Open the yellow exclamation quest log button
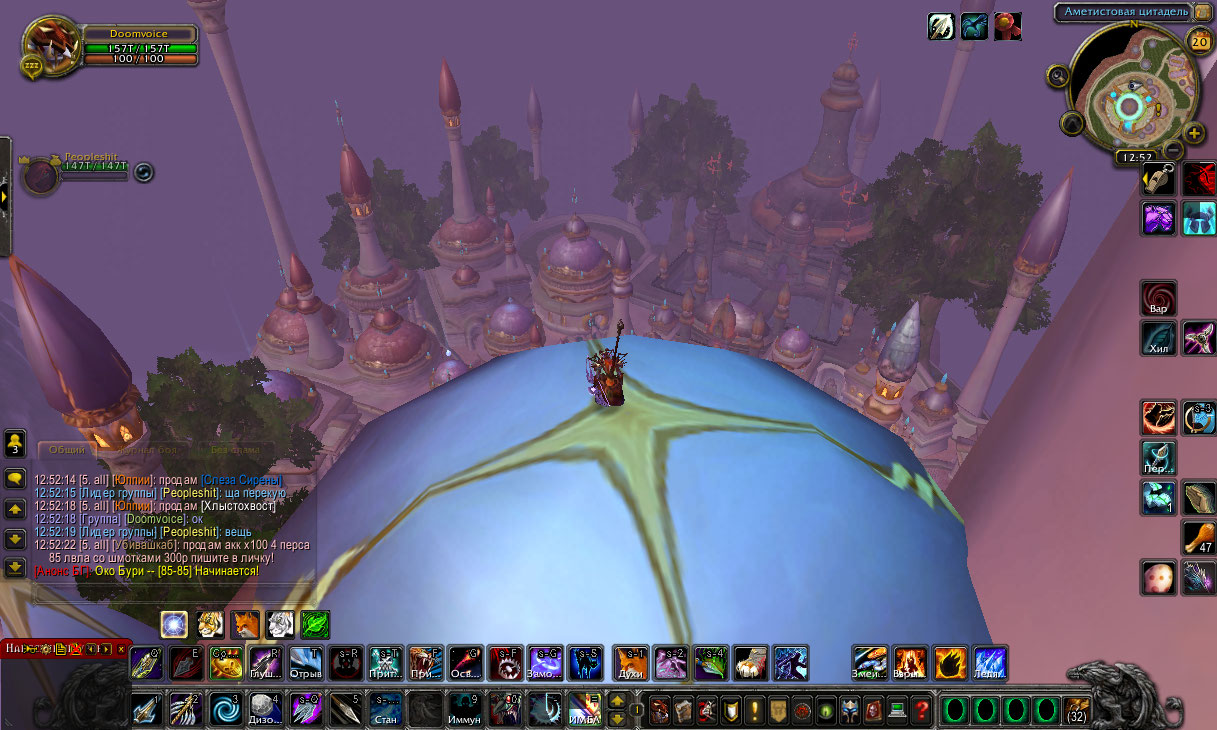The image size is (1217, 730). coord(753,711)
